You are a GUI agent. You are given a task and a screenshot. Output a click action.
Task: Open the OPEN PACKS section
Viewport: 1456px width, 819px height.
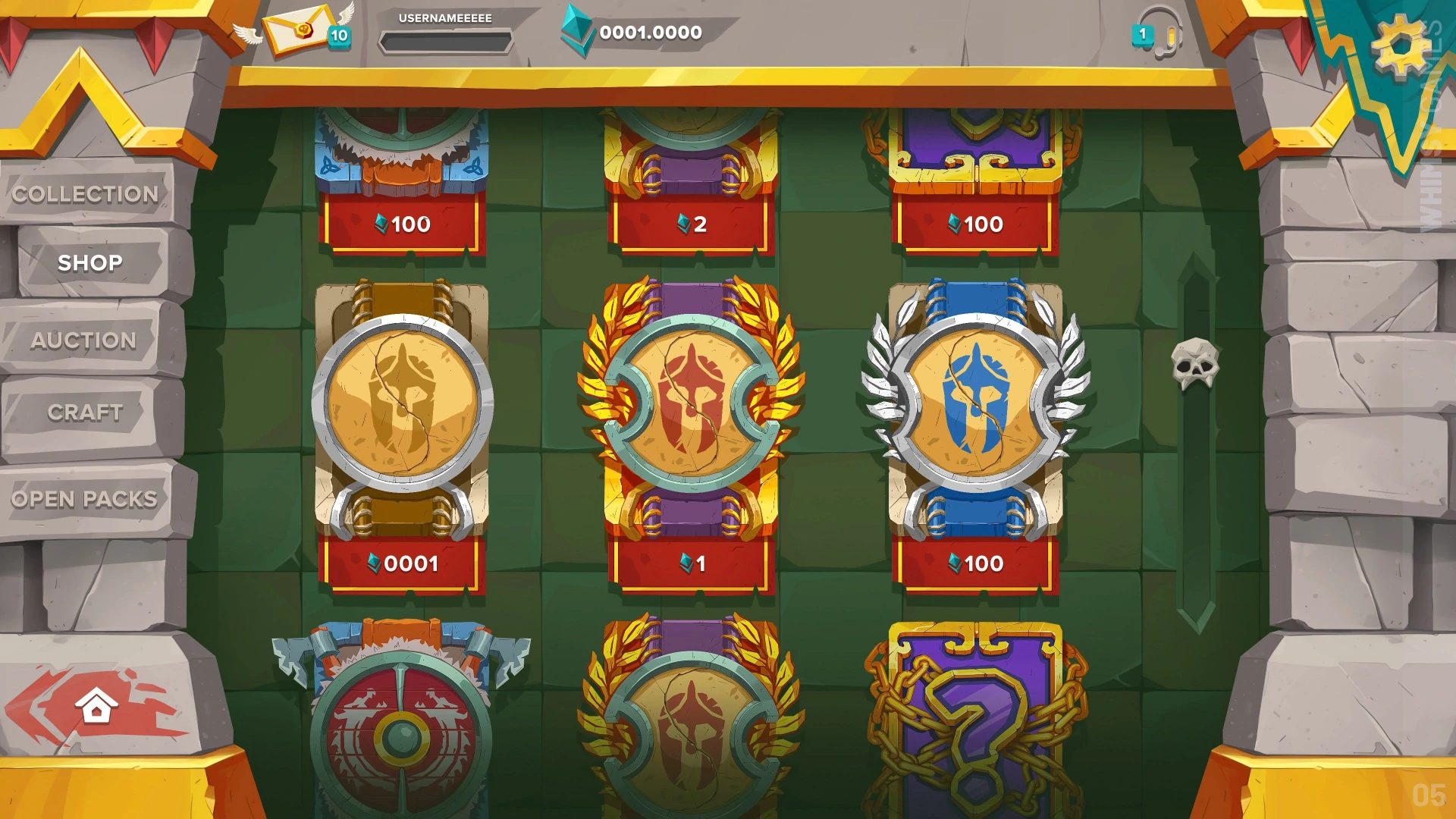click(x=85, y=499)
